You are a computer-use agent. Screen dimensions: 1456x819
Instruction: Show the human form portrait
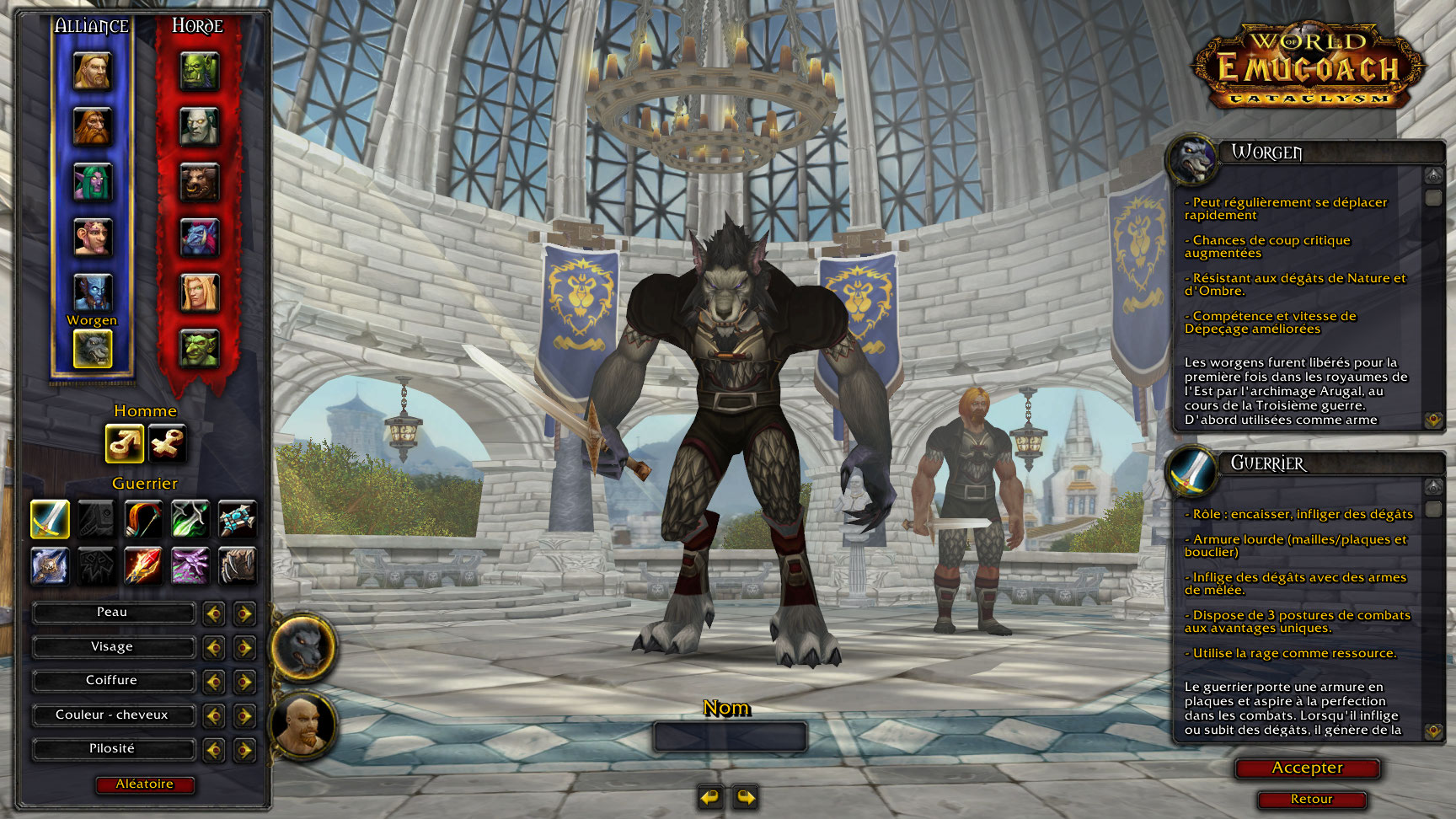[x=303, y=725]
